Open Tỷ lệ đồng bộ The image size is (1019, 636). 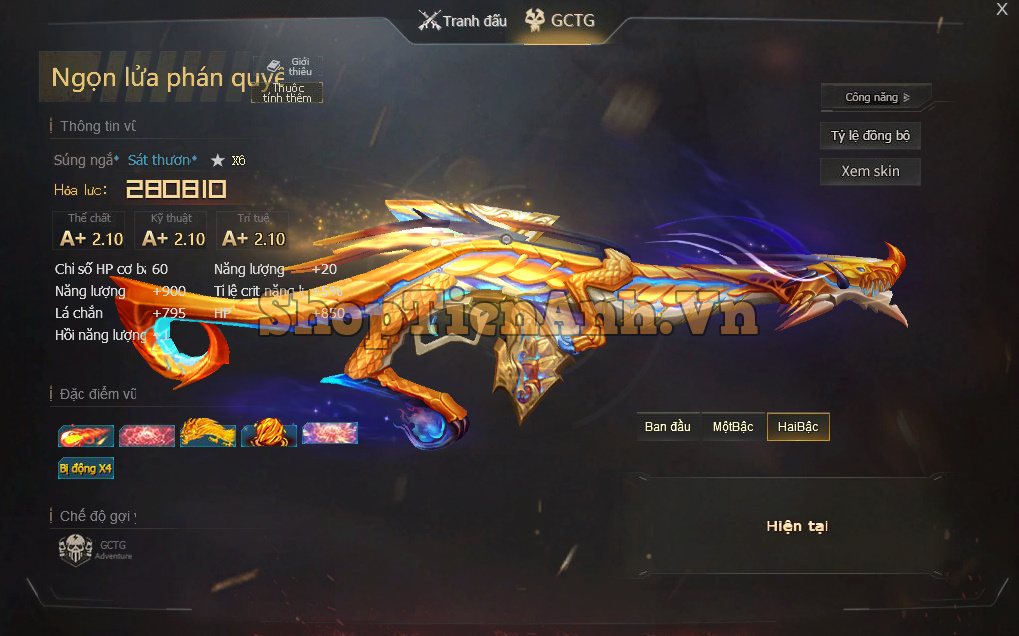click(870, 136)
